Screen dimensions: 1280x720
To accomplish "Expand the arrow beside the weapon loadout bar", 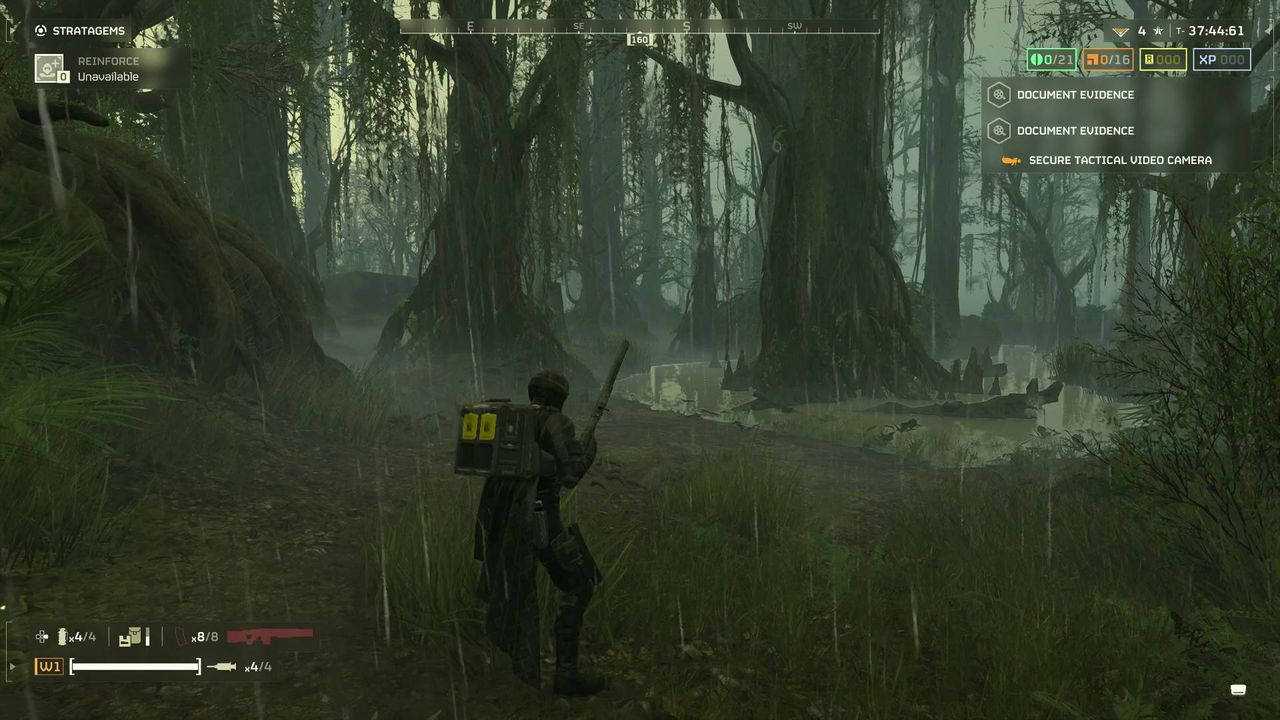I will [x=12, y=666].
